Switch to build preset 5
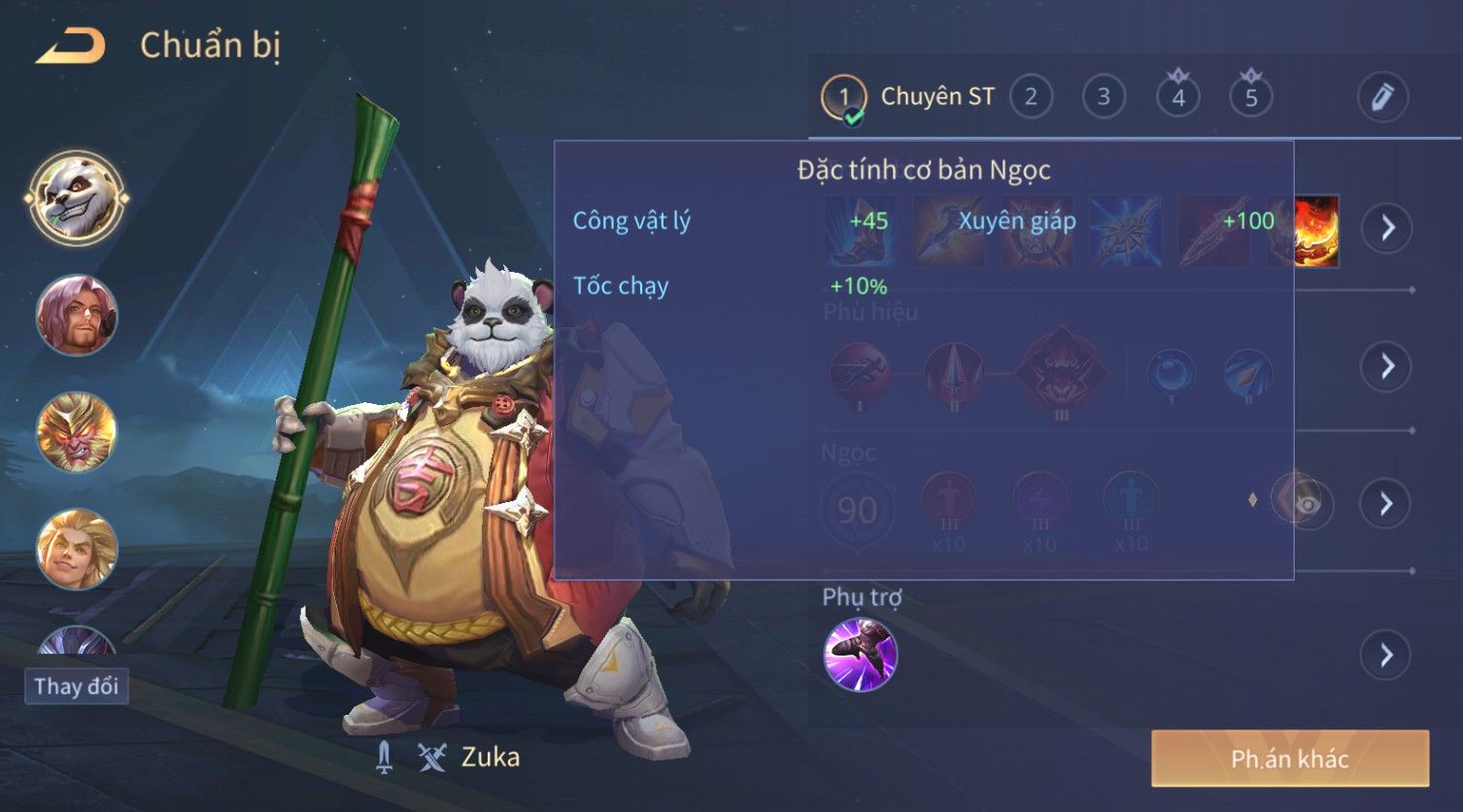 (1251, 97)
